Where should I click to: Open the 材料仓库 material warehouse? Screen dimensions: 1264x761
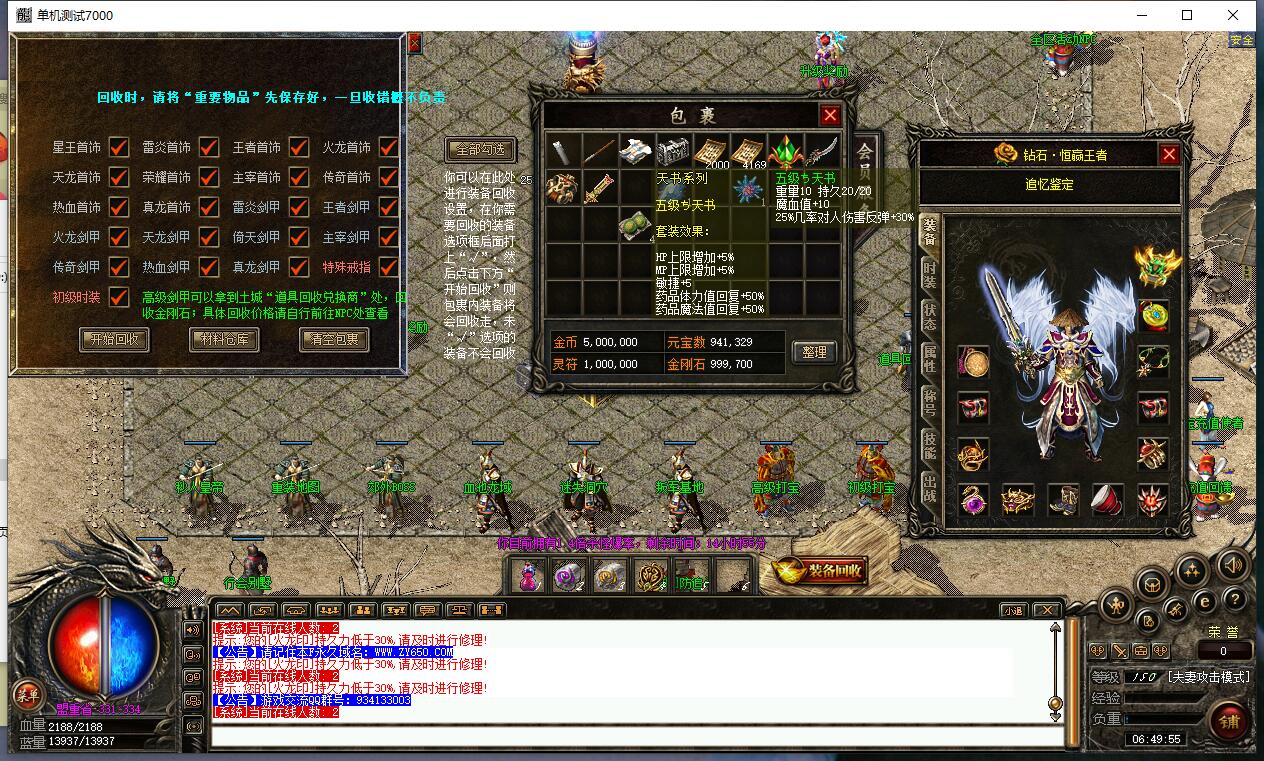tap(224, 340)
